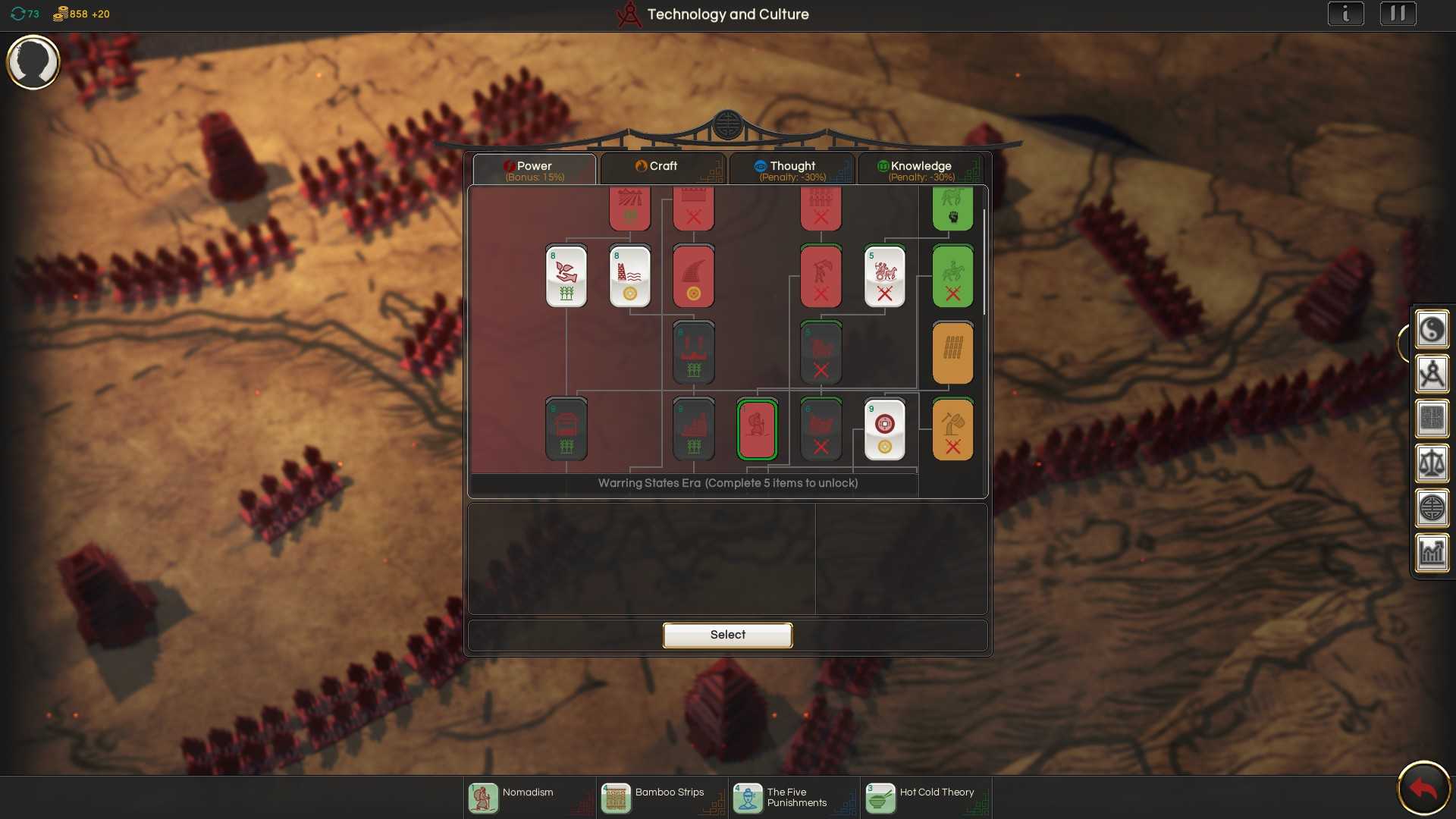
Task: Open the Thought tab
Action: (x=792, y=167)
